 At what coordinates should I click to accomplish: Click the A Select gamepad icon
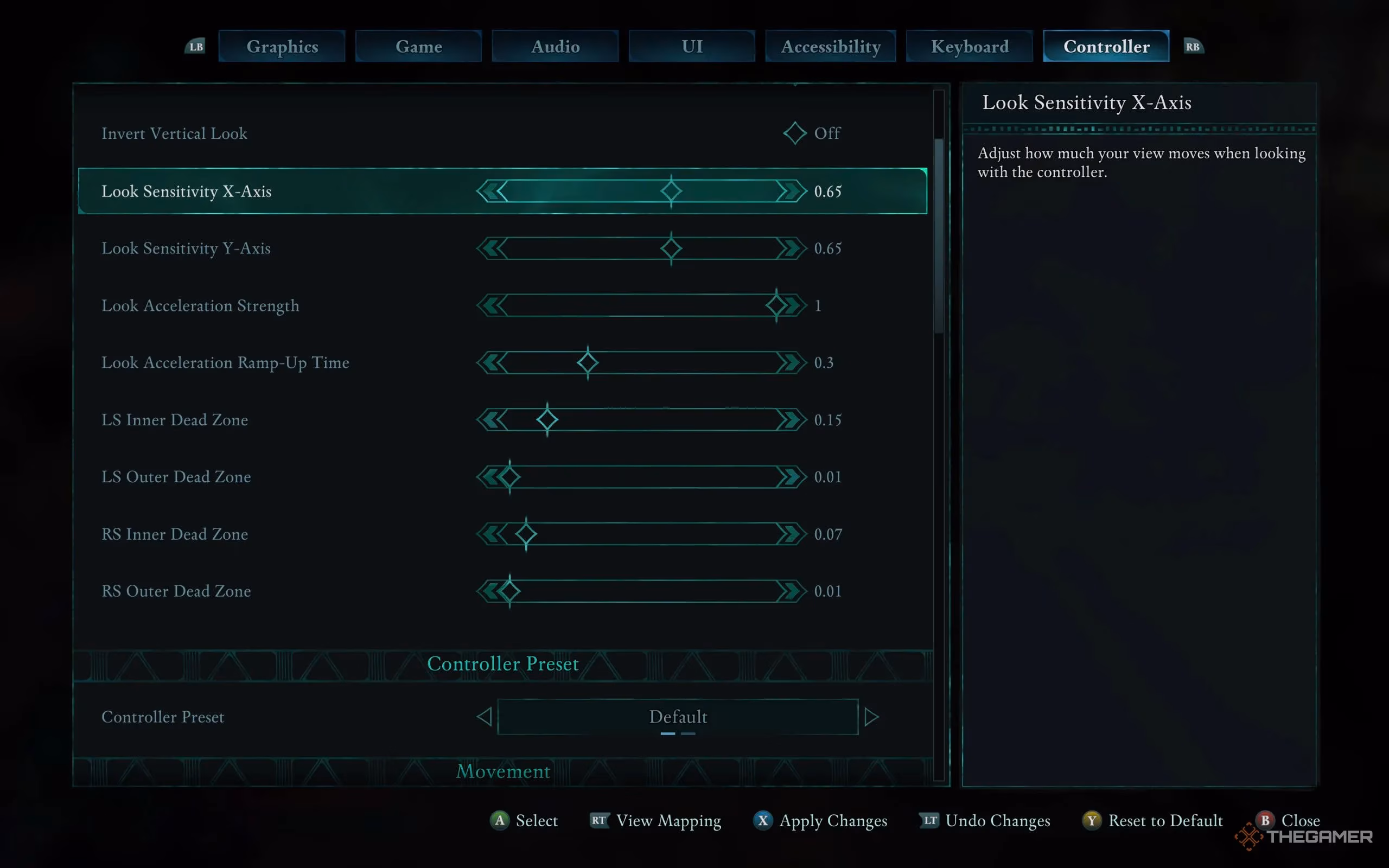pyautogui.click(x=500, y=820)
